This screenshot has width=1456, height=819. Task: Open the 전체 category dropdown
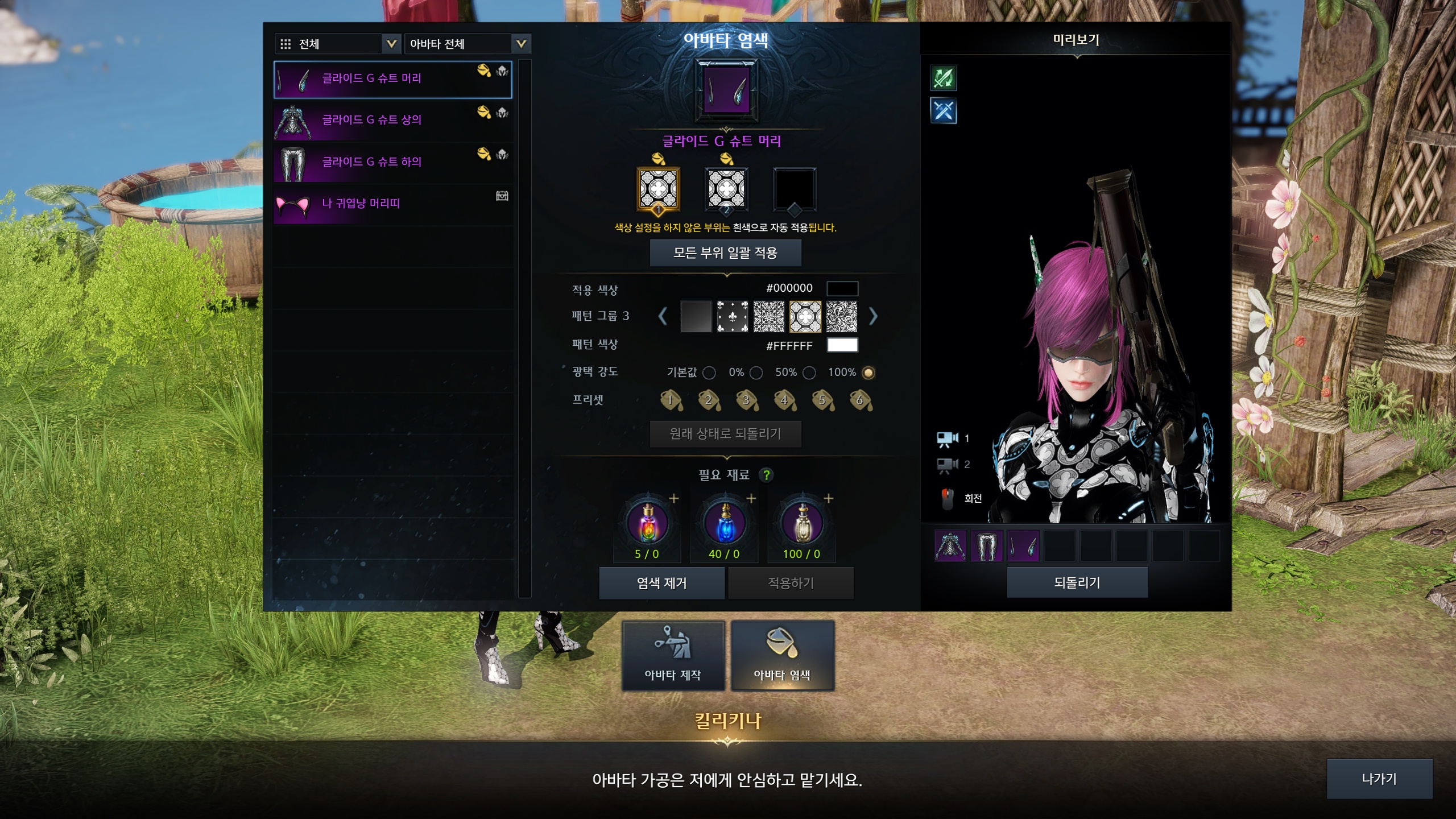[337, 44]
